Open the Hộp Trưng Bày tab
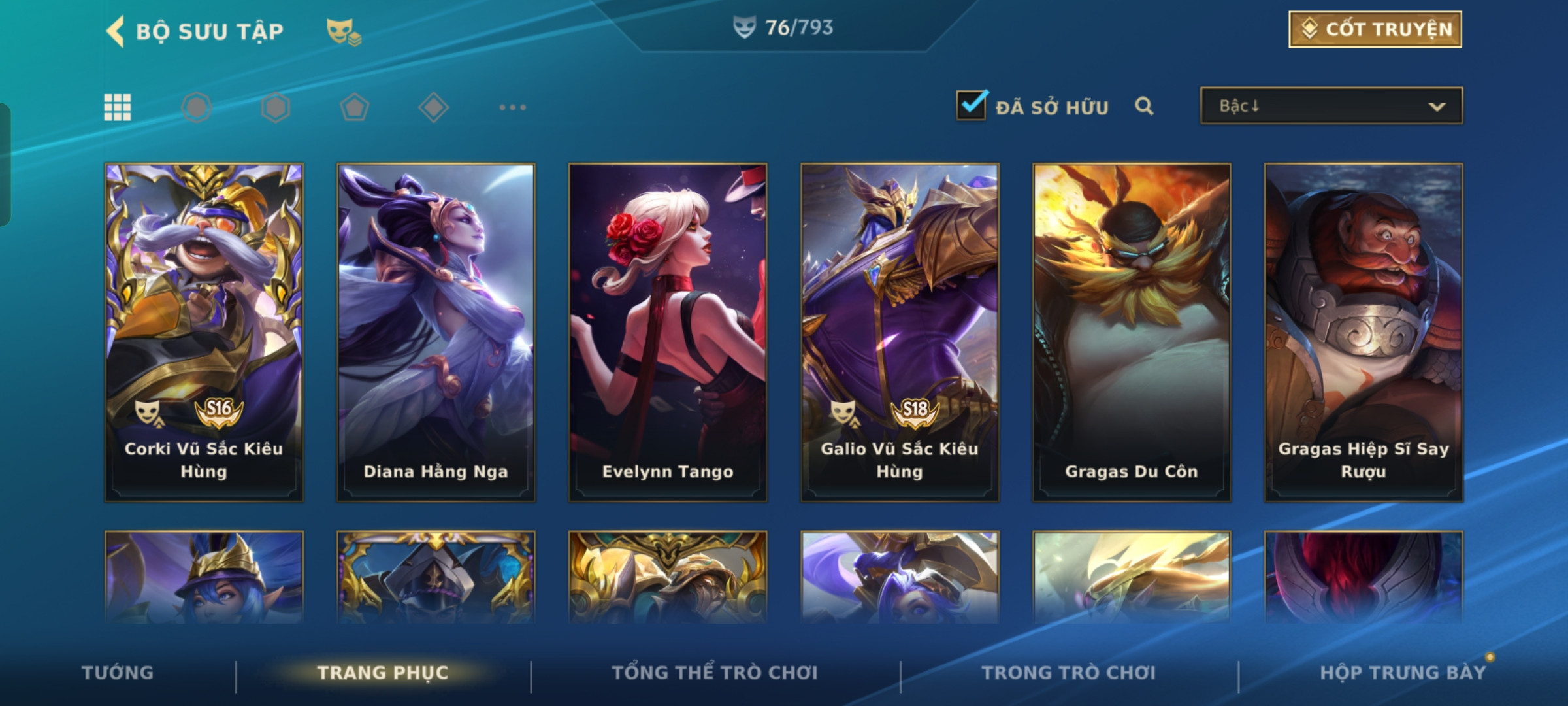 [x=1403, y=673]
